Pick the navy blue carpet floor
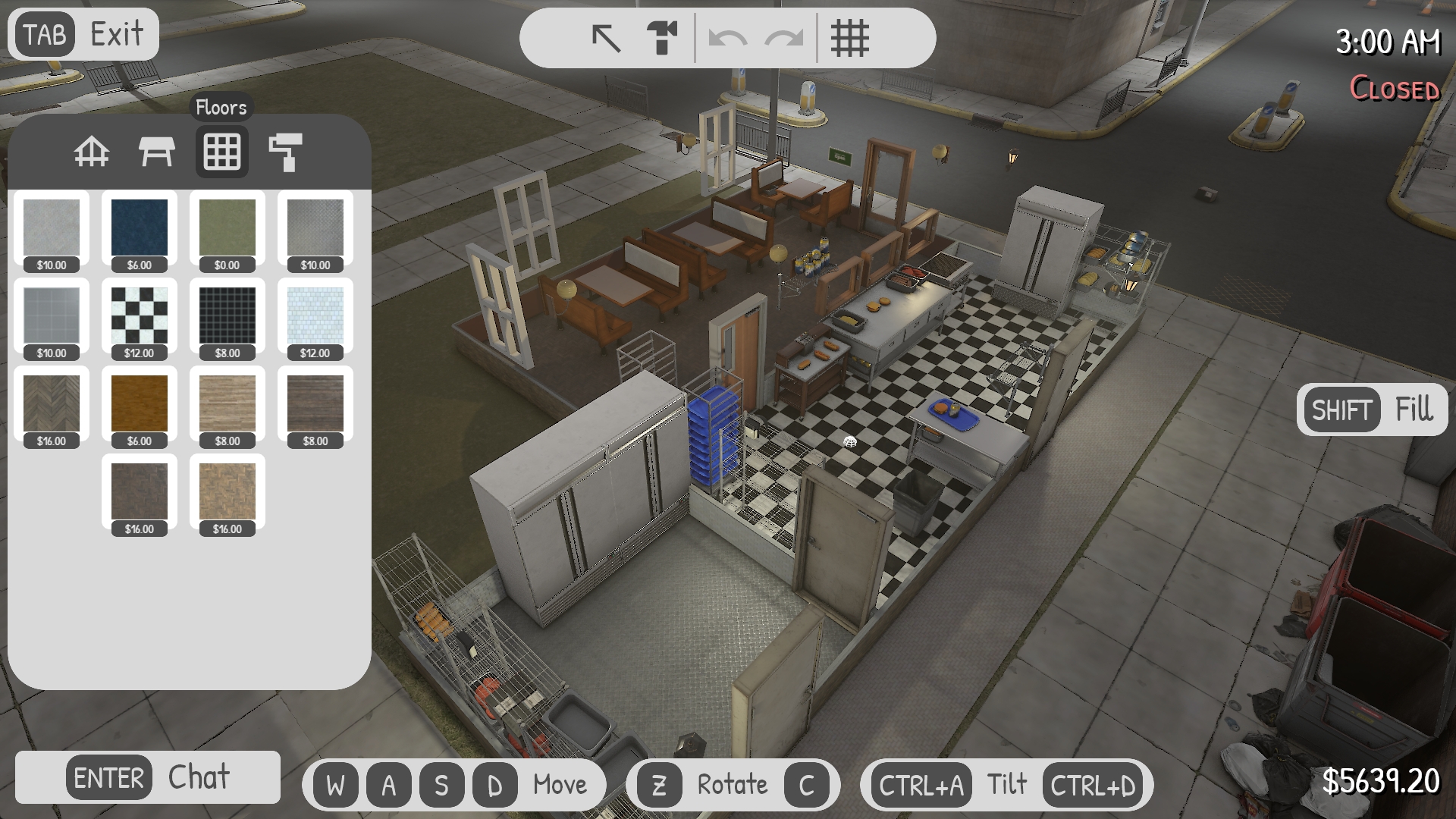 point(140,228)
